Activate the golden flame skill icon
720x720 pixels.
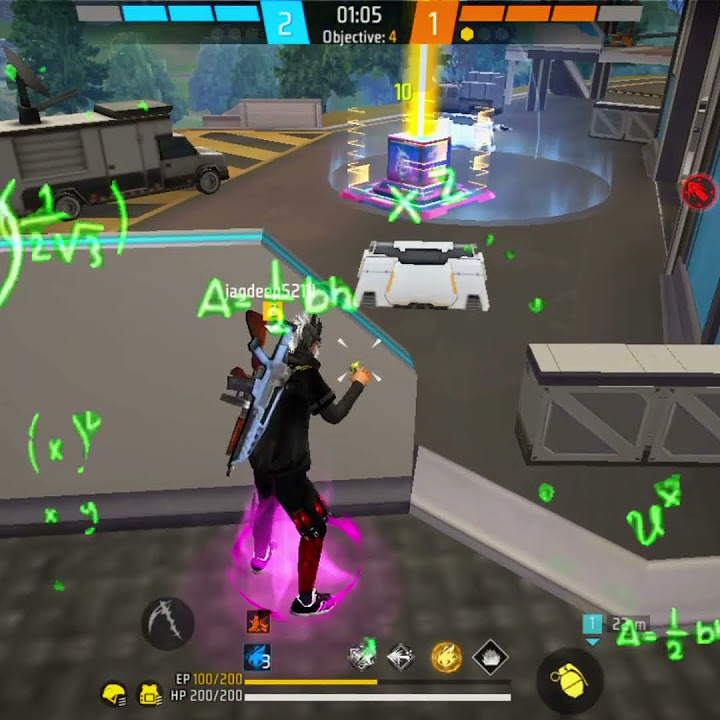446,656
